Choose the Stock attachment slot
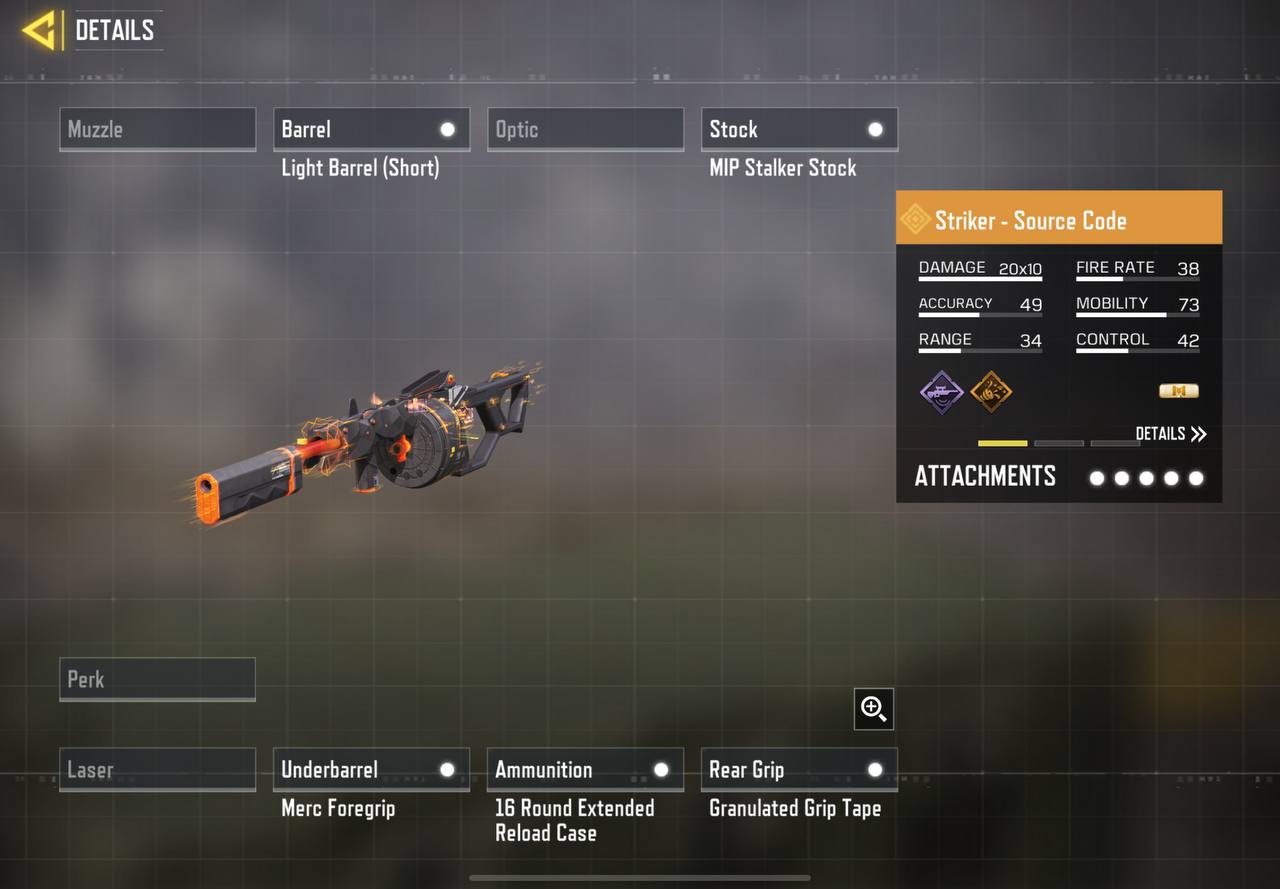Screen dimensions: 1280x889 pos(799,130)
